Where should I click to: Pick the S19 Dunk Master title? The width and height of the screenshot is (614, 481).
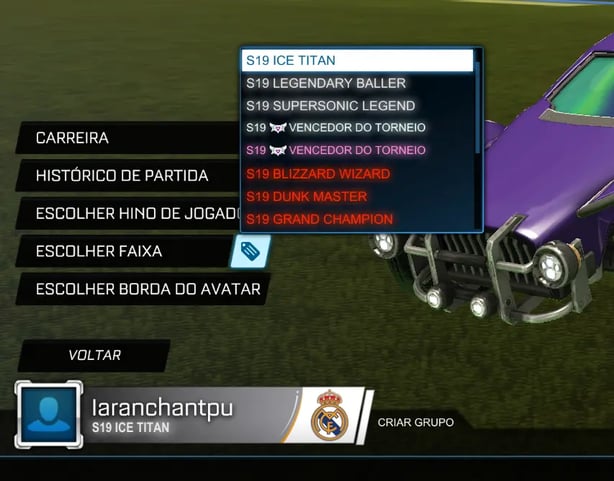(357, 196)
